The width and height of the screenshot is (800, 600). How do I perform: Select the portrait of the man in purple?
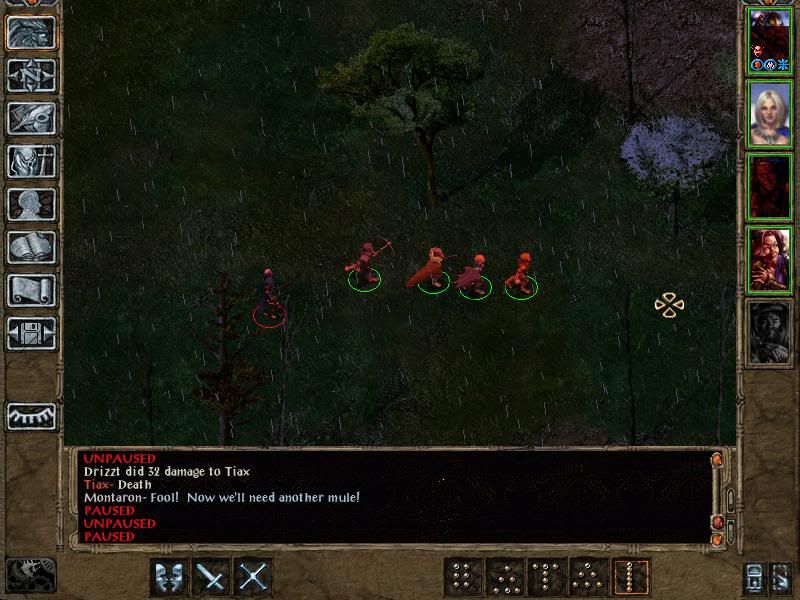769,260
